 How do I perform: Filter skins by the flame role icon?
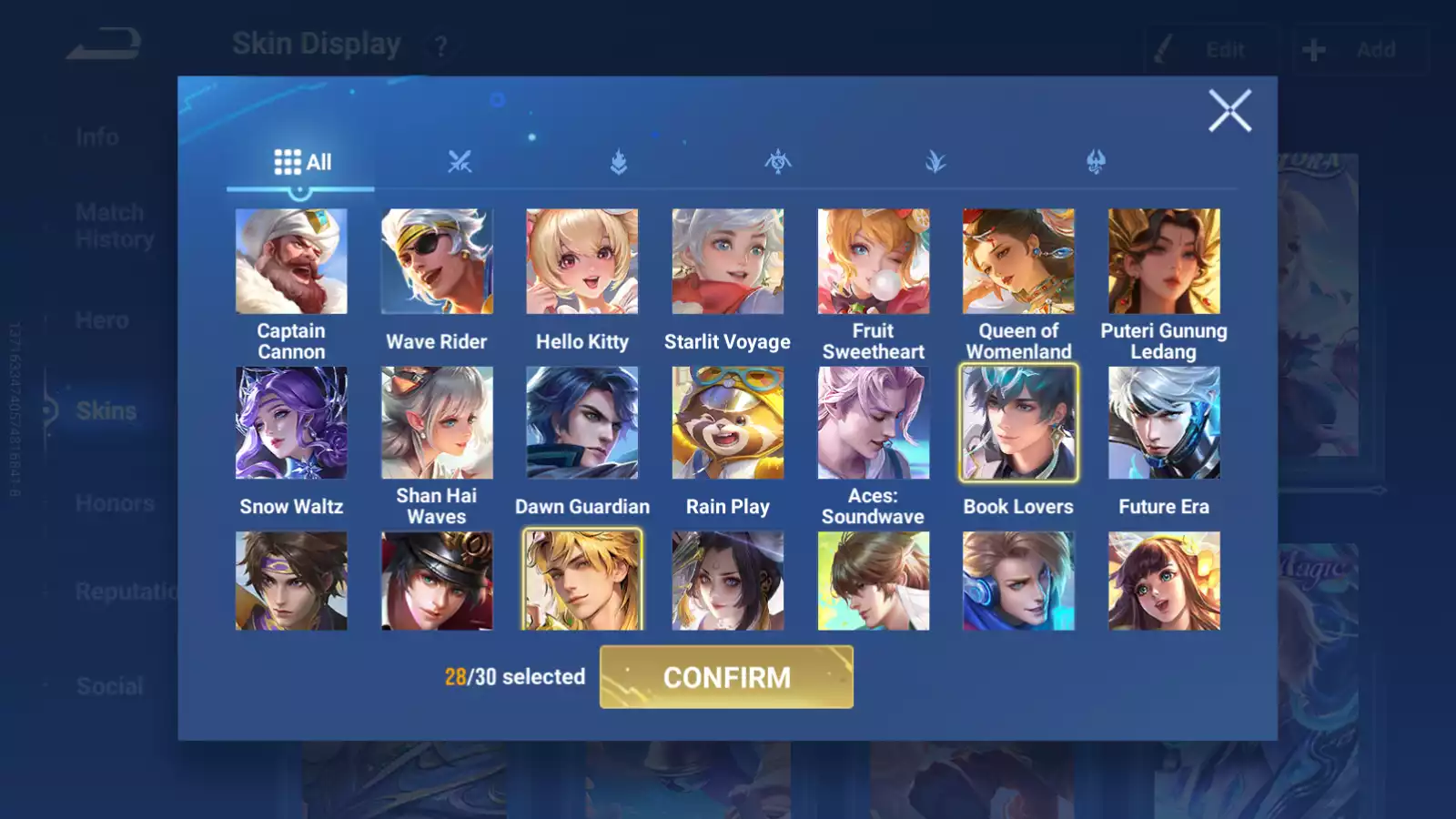tap(617, 164)
